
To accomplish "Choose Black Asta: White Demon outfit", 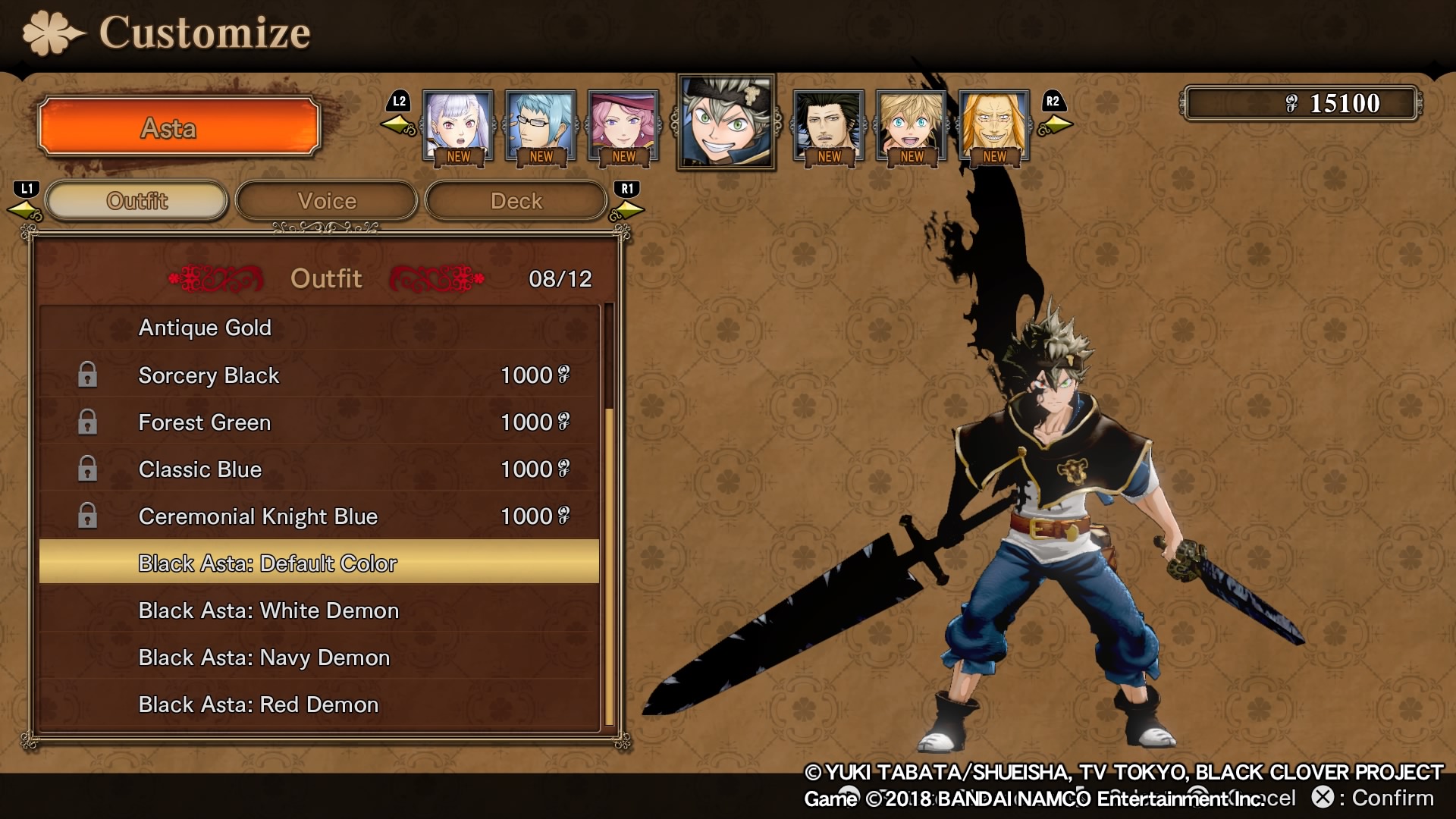I will [x=318, y=610].
